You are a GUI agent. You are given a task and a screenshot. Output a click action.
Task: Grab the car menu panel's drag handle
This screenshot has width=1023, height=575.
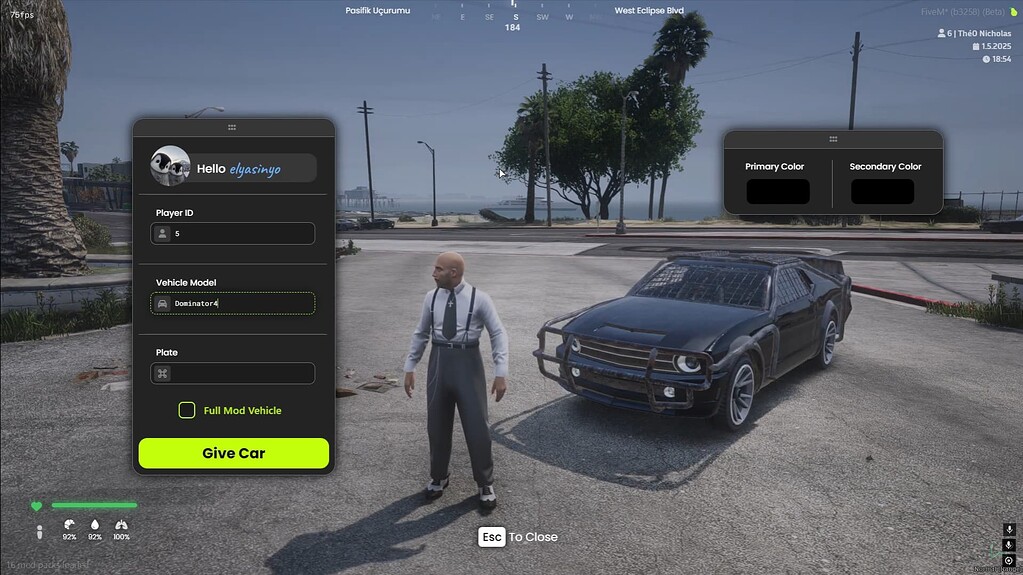(x=232, y=127)
